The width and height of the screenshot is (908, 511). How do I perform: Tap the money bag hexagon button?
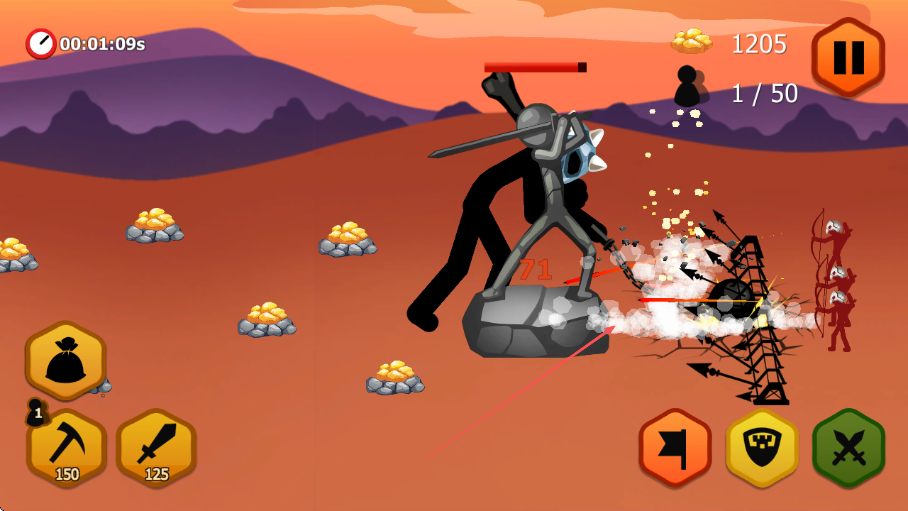[66, 360]
